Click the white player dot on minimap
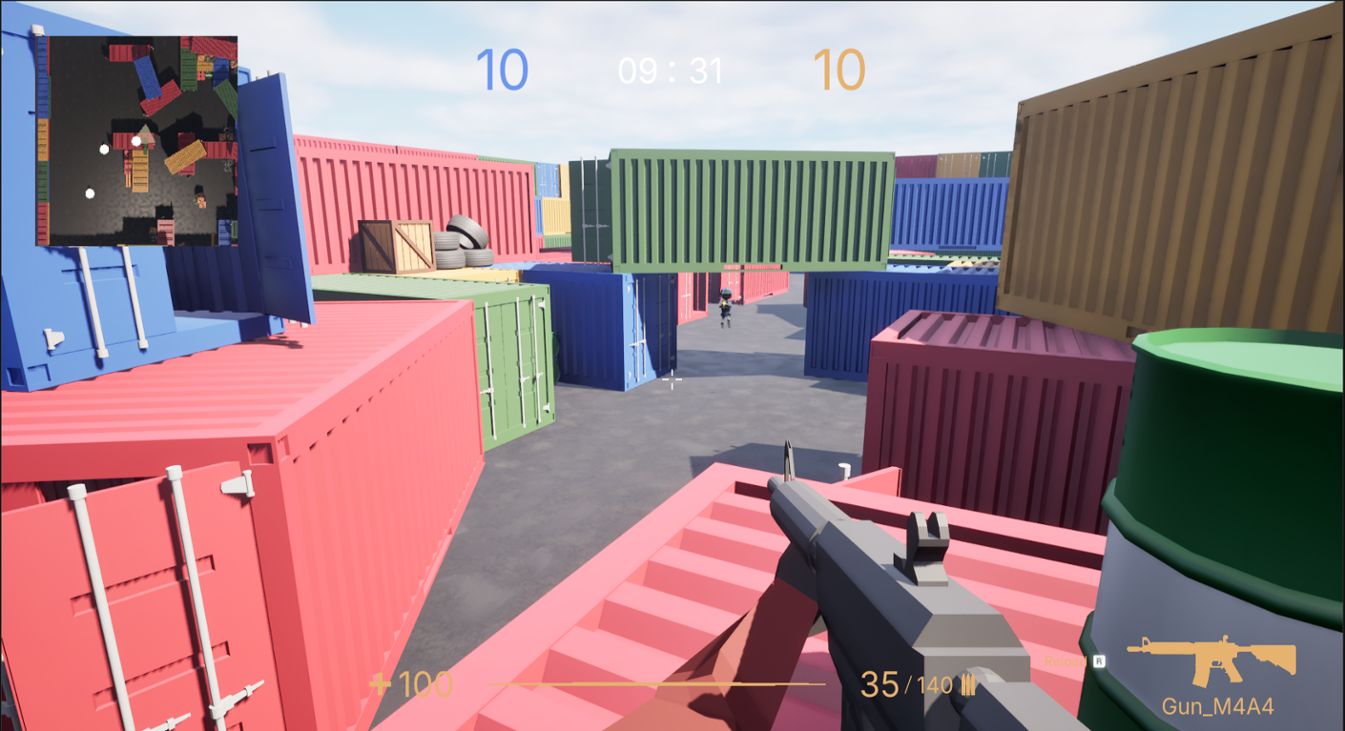Viewport: 1345px width, 731px height. 135,142
